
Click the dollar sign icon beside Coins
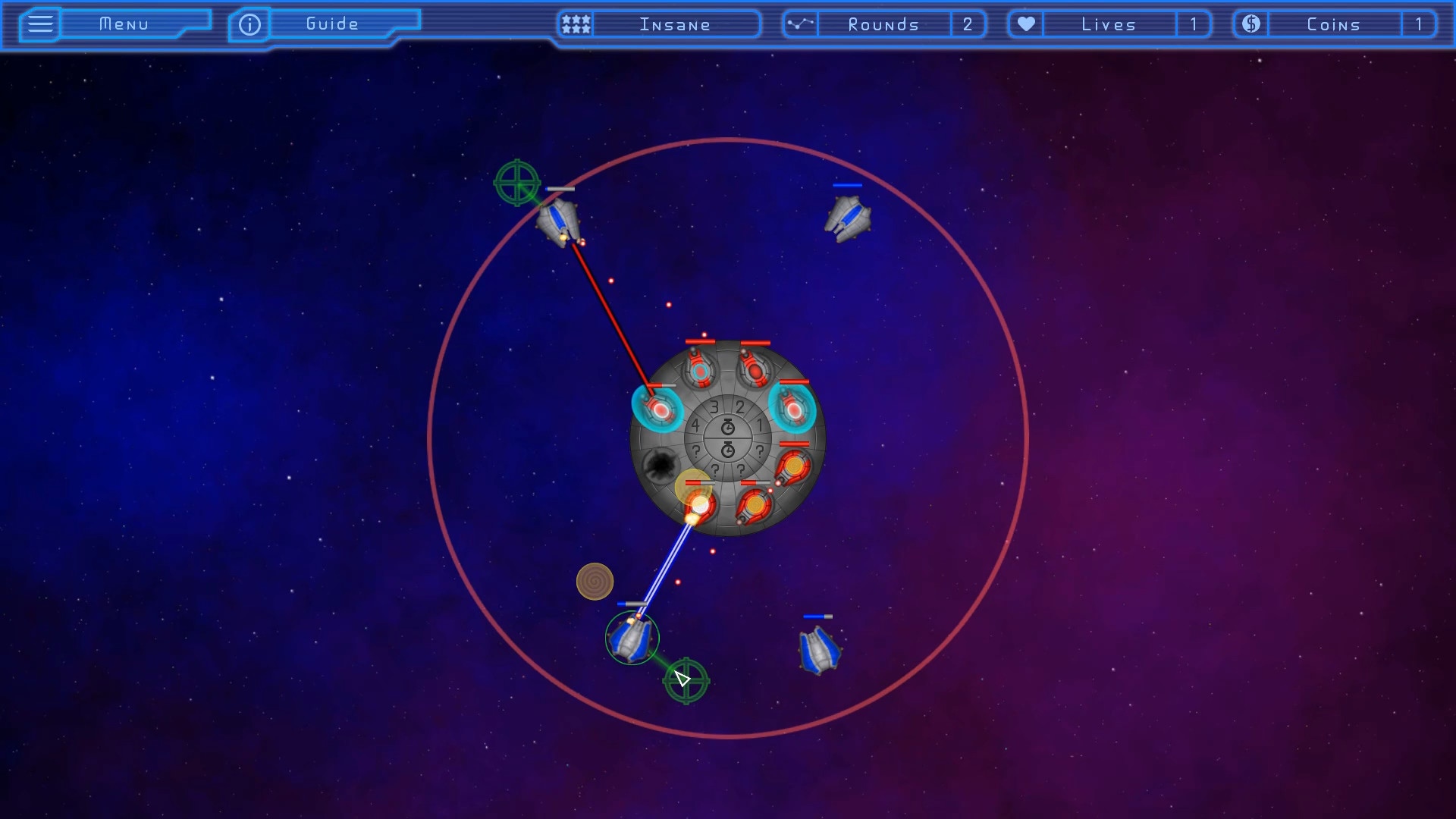click(1250, 24)
